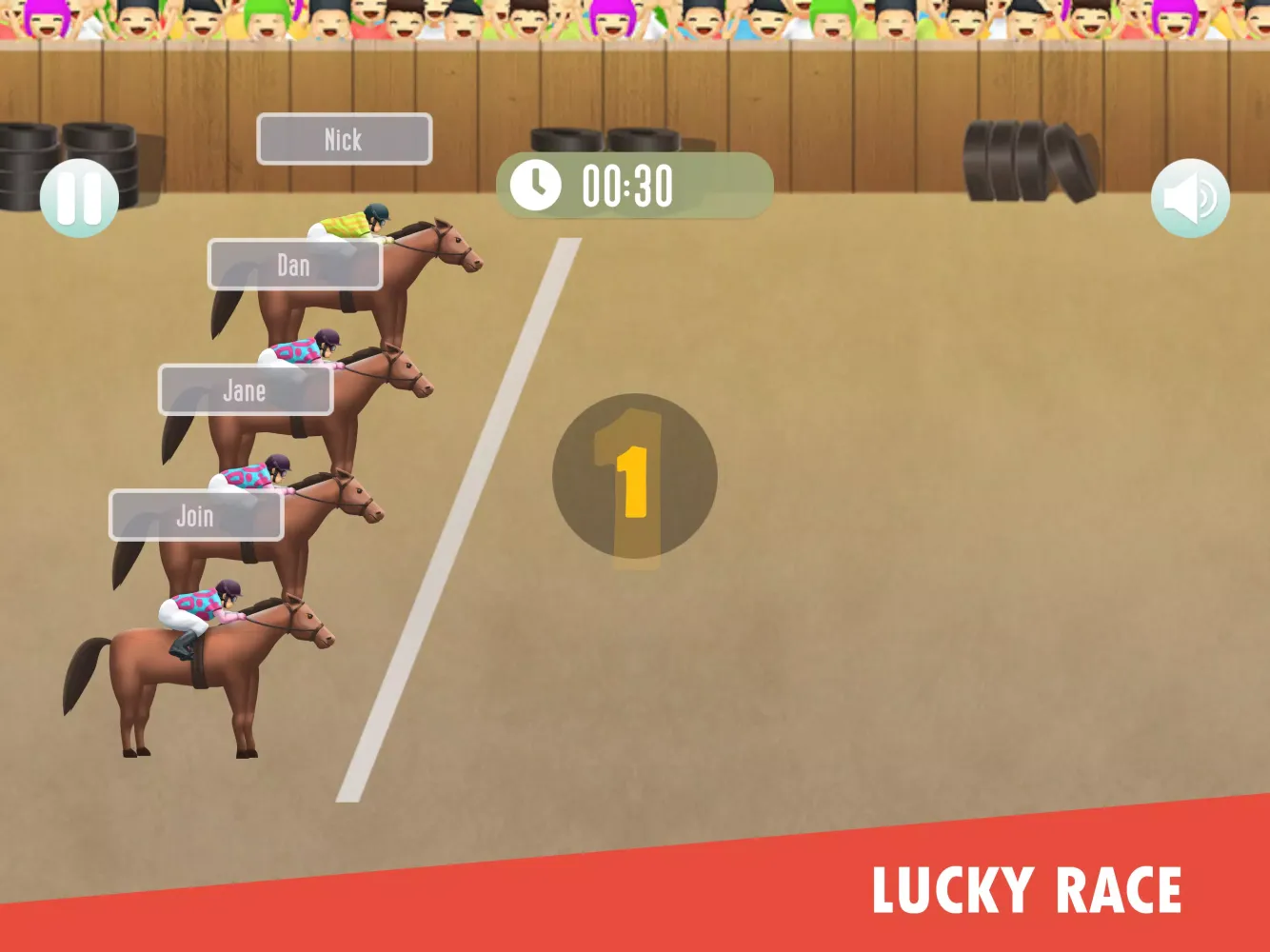1270x952 pixels.
Task: Click the Dan name label
Action: pos(295,265)
